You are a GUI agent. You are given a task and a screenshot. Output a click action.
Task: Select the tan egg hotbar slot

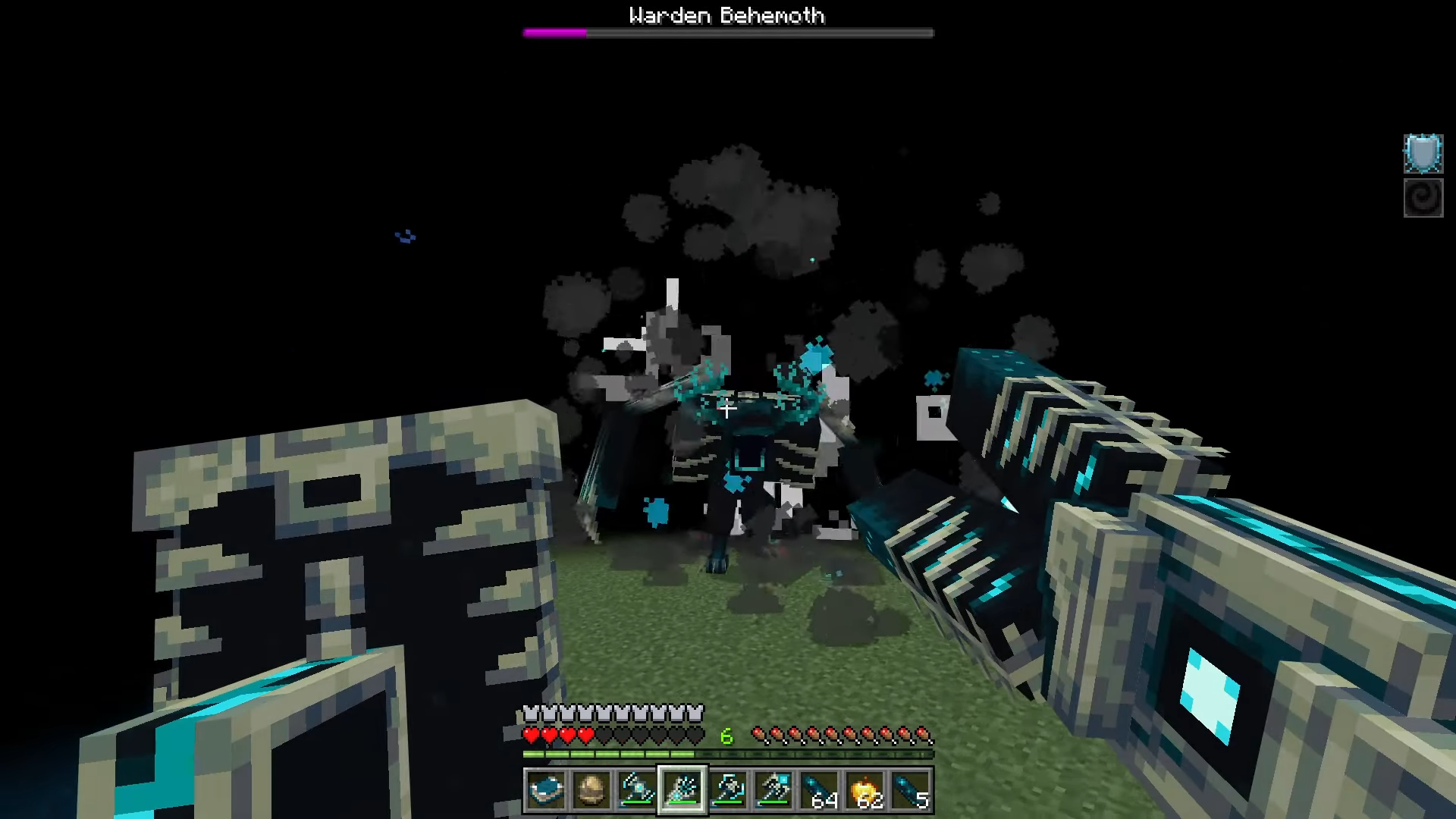tap(591, 790)
